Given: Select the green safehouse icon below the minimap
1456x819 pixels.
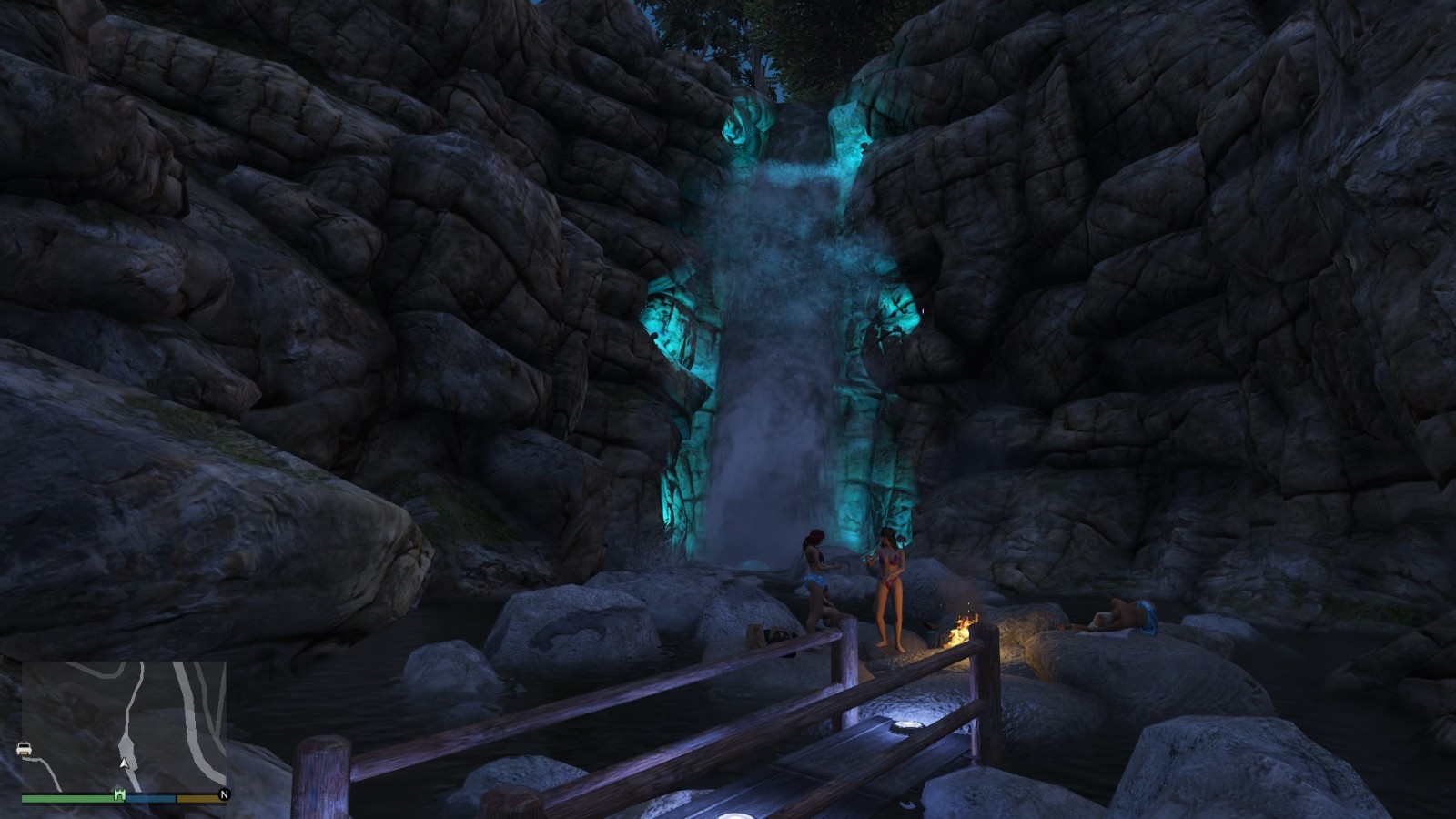Looking at the screenshot, I should [x=119, y=794].
